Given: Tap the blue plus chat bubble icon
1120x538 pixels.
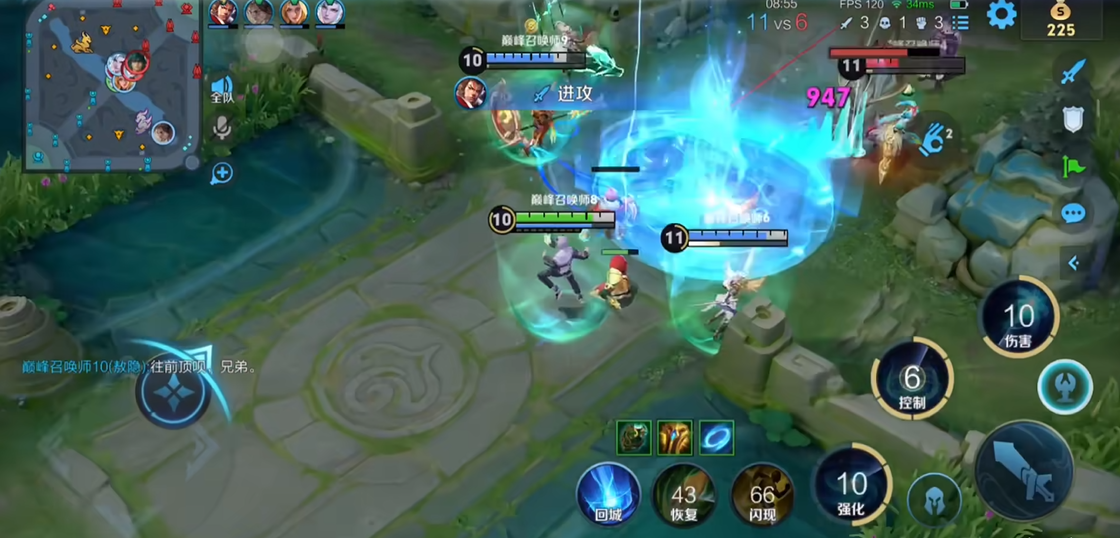Looking at the screenshot, I should [221, 173].
